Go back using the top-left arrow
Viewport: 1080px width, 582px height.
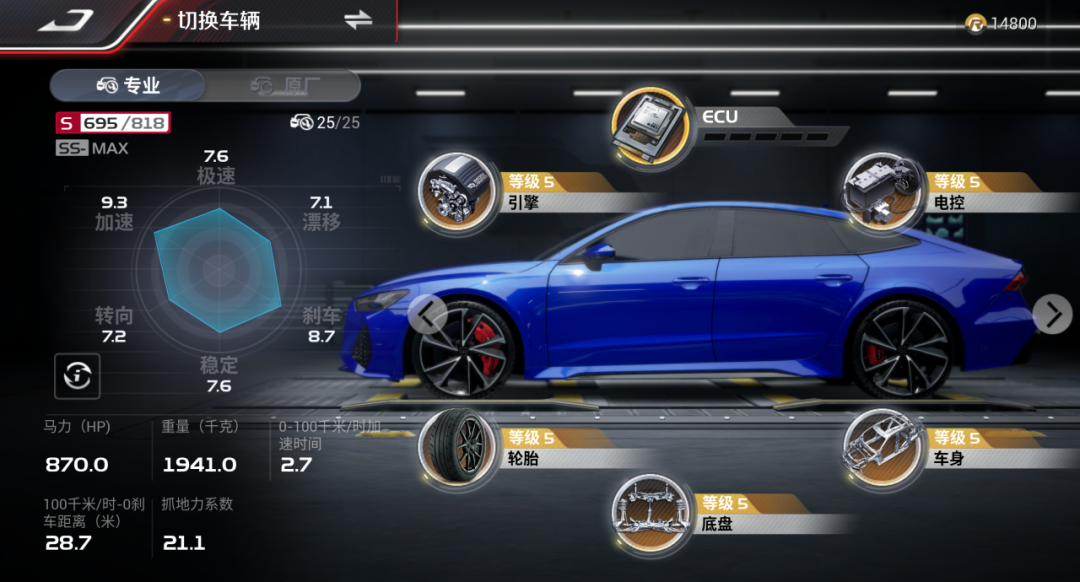pyautogui.click(x=66, y=20)
